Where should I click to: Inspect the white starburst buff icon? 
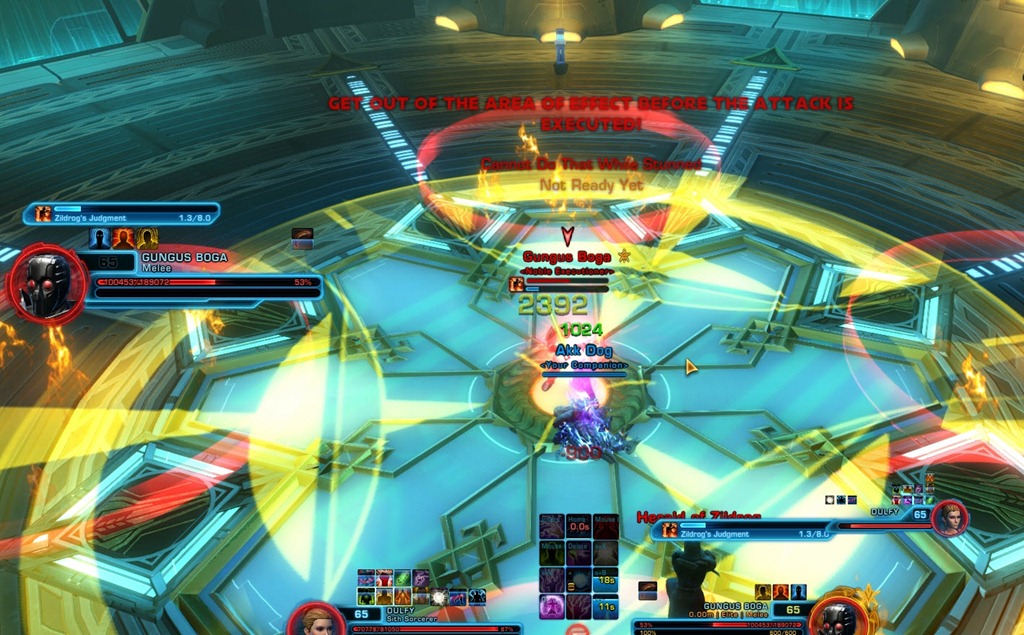point(437,597)
